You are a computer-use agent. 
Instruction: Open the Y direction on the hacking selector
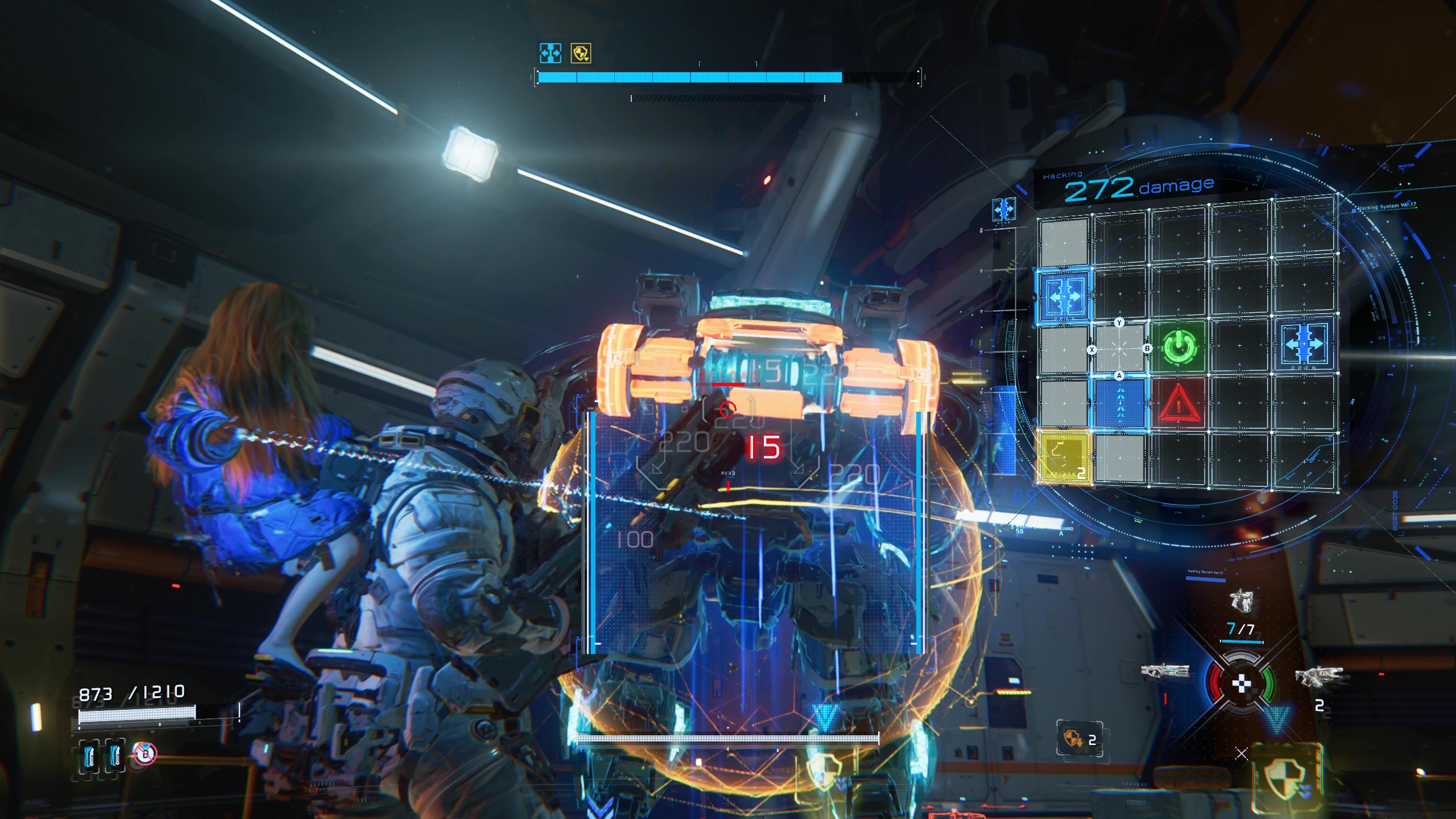pos(1119,322)
